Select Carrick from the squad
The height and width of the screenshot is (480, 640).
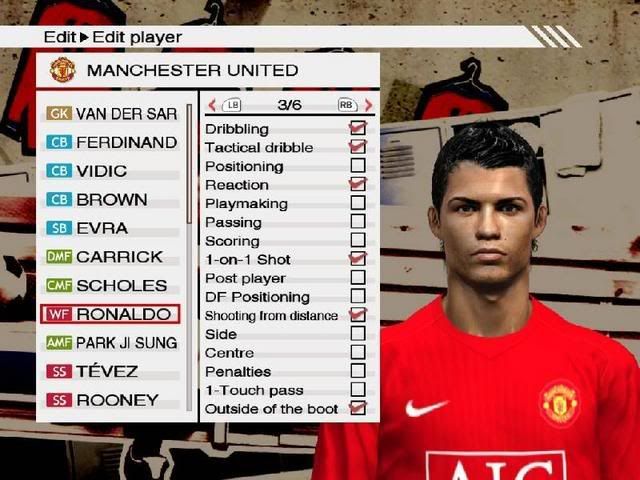click(x=110, y=257)
